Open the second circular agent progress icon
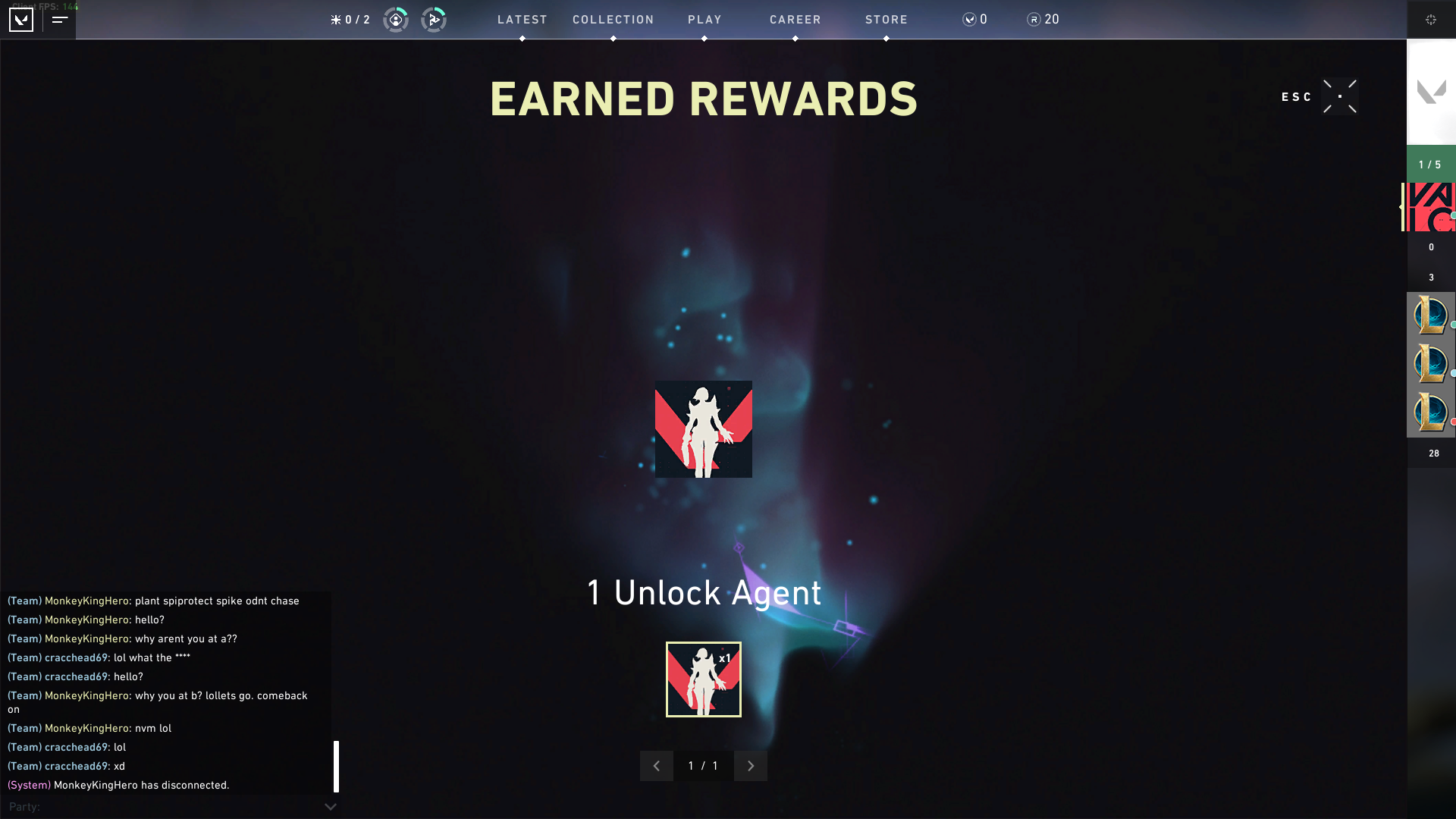Image resolution: width=1456 pixels, height=819 pixels. pos(435,20)
